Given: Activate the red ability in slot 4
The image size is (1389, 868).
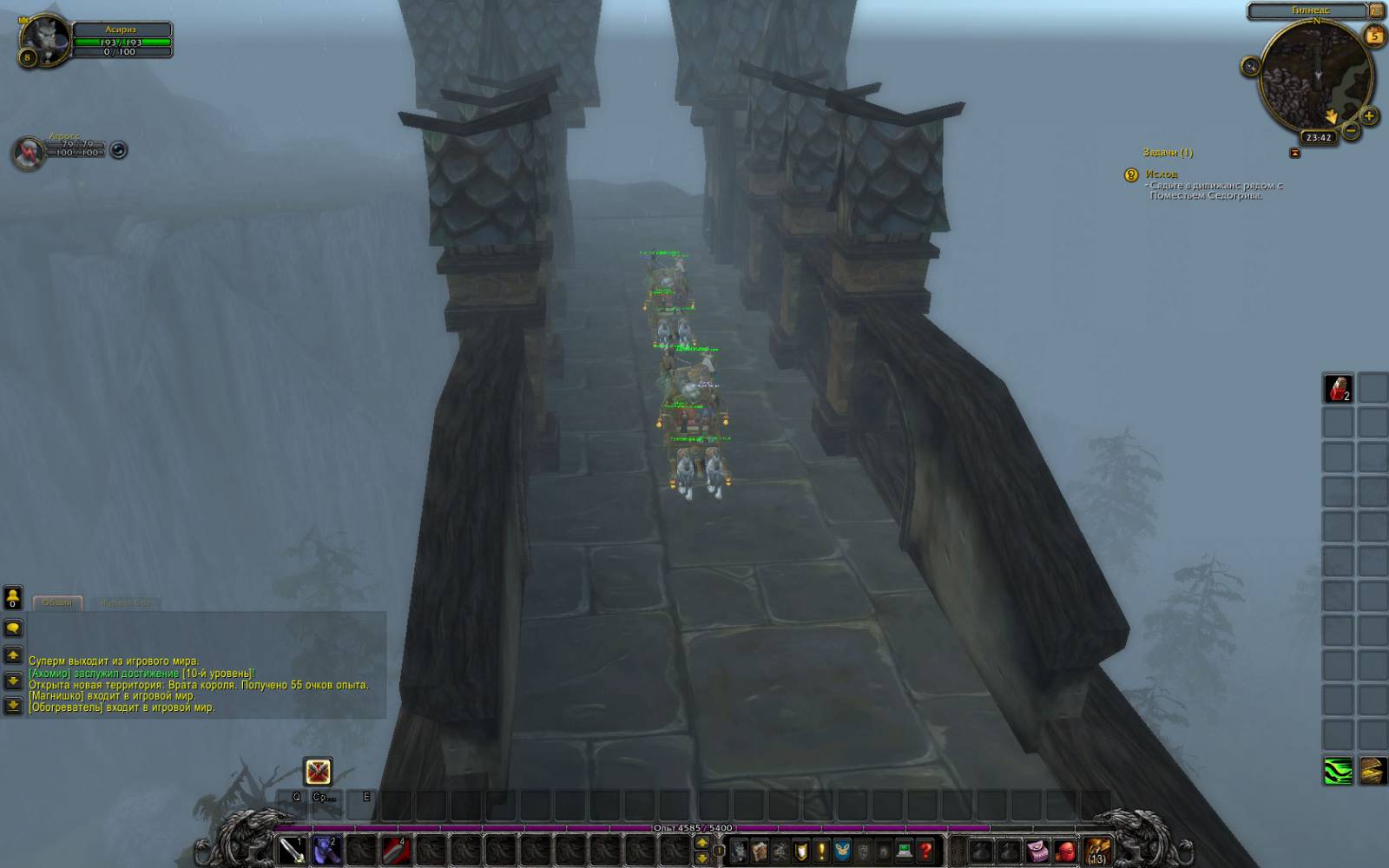Looking at the screenshot, I should pos(396,849).
